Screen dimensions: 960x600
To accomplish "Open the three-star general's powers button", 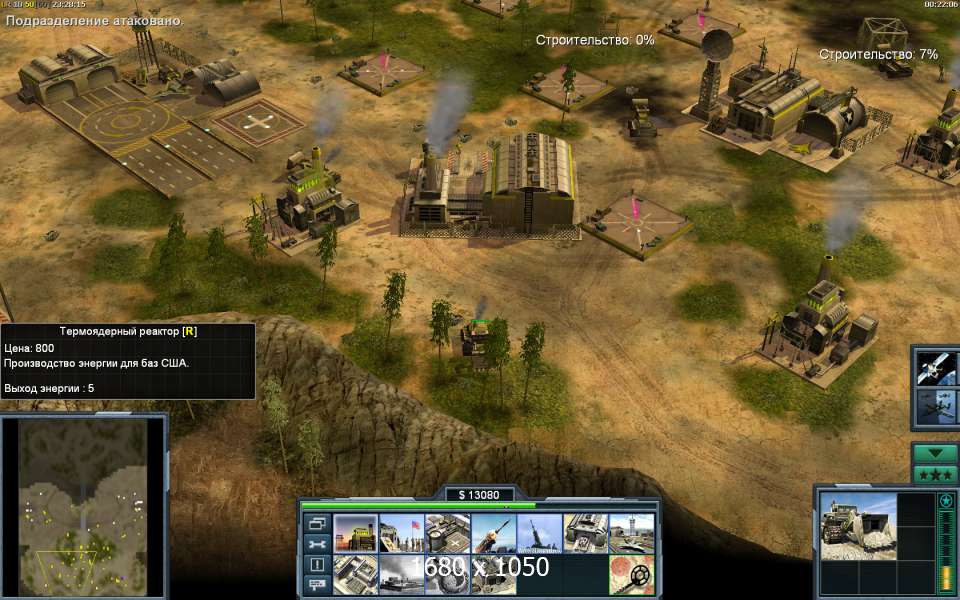I will point(936,473).
